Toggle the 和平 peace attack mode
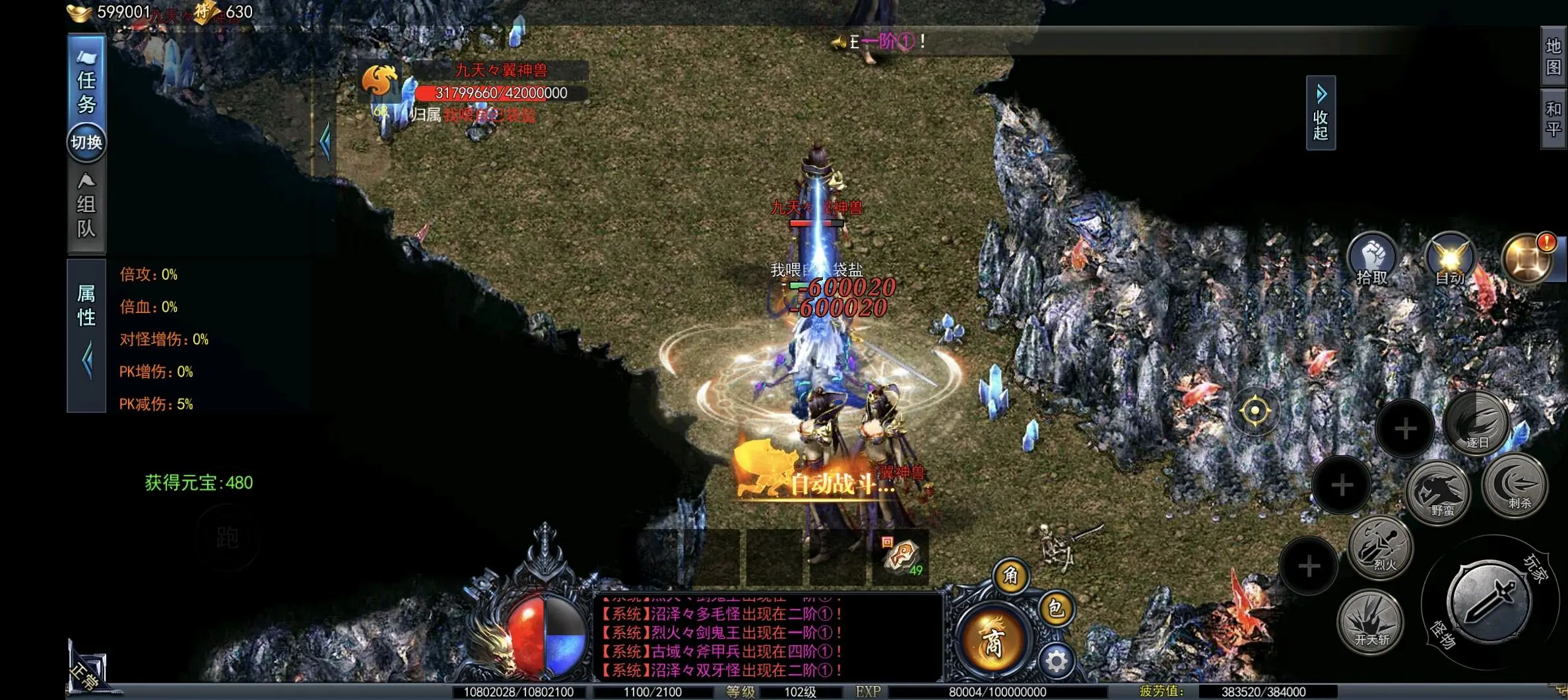Screen dimensions: 1568x700 [1553, 119]
